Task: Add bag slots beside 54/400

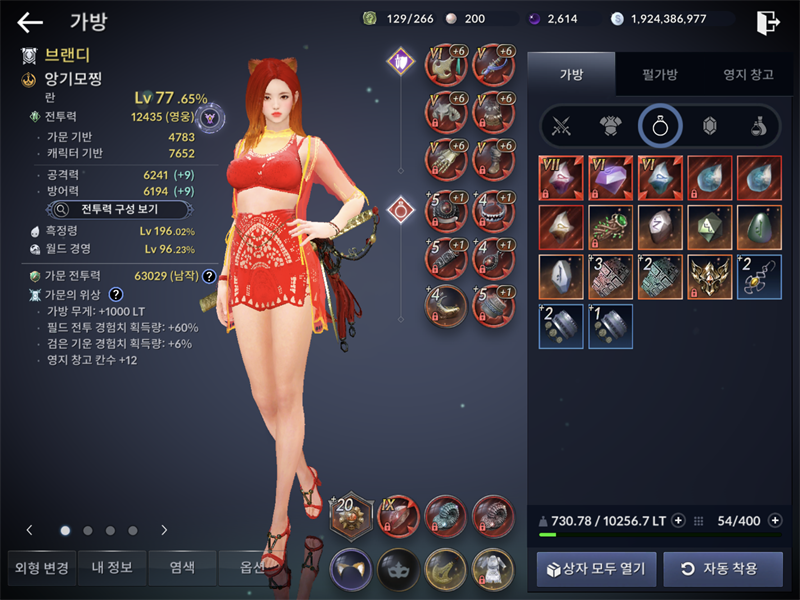Action: pyautogui.click(x=775, y=520)
